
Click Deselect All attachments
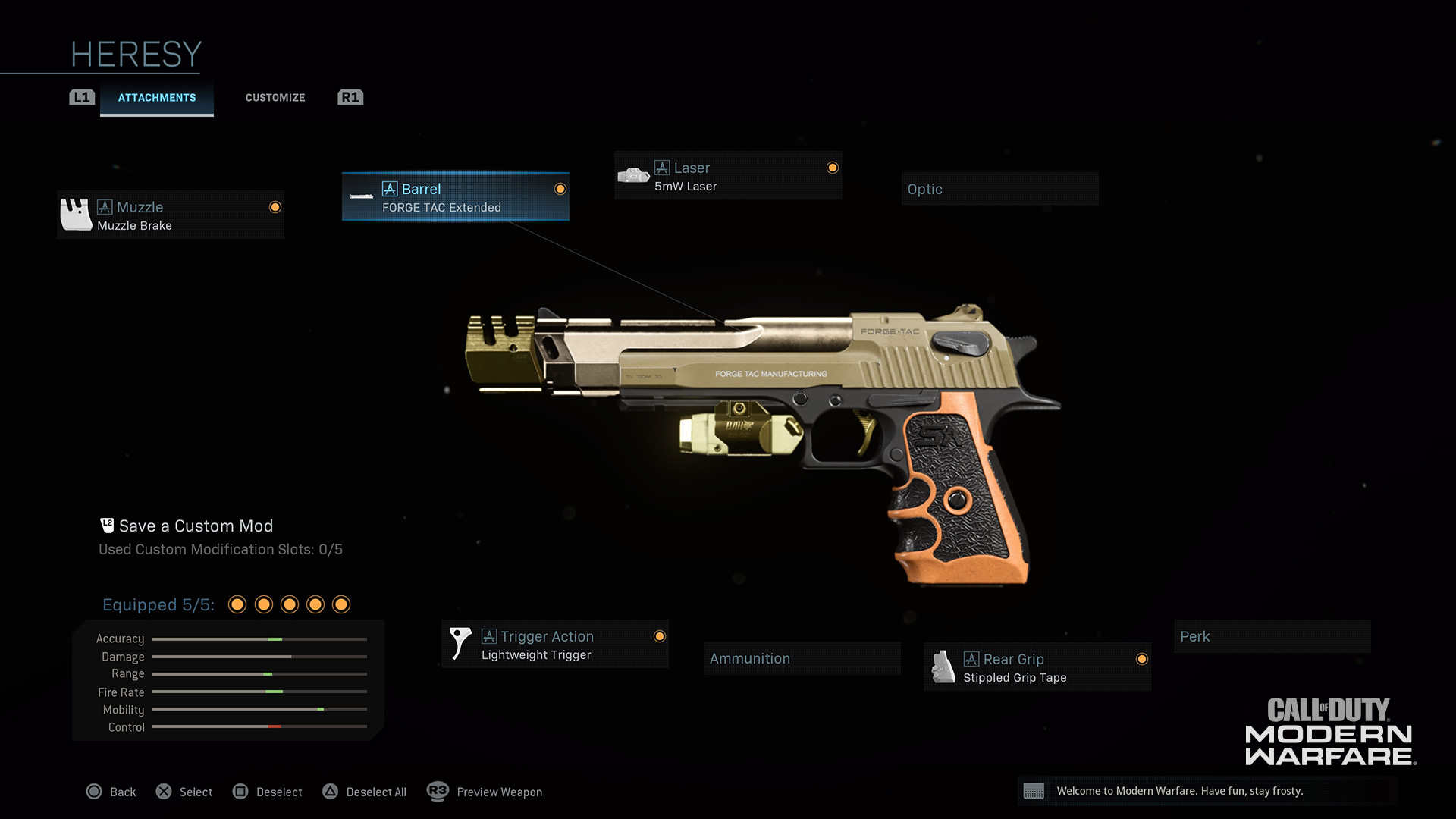coord(365,792)
